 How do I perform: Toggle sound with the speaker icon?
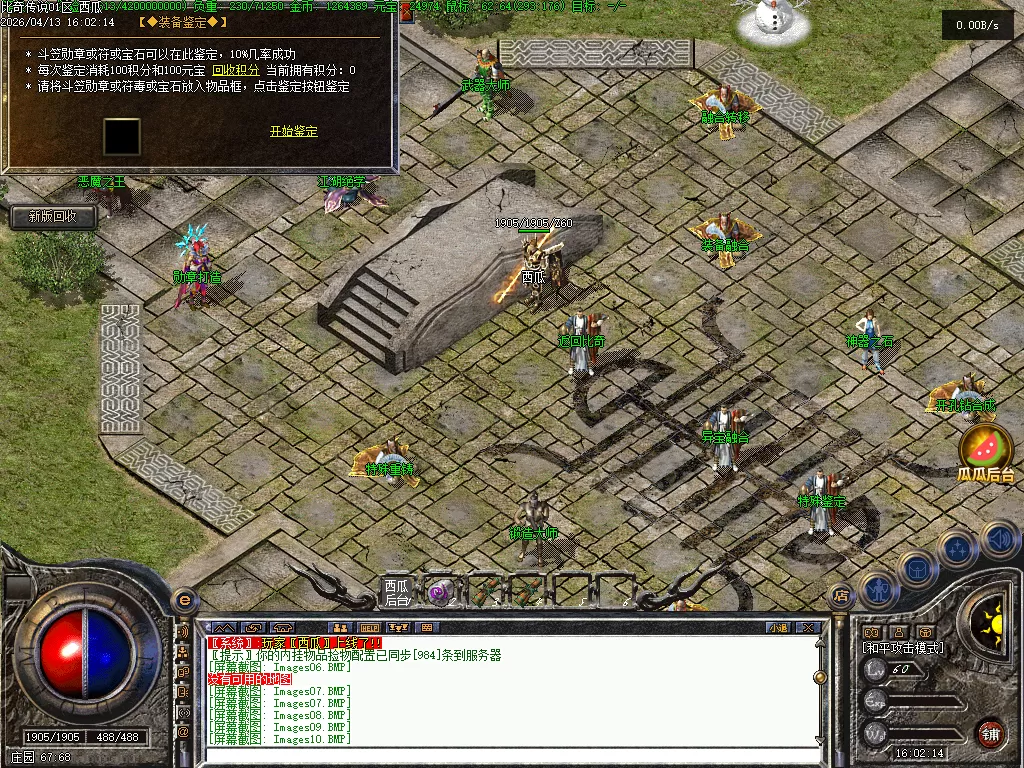[1000, 540]
